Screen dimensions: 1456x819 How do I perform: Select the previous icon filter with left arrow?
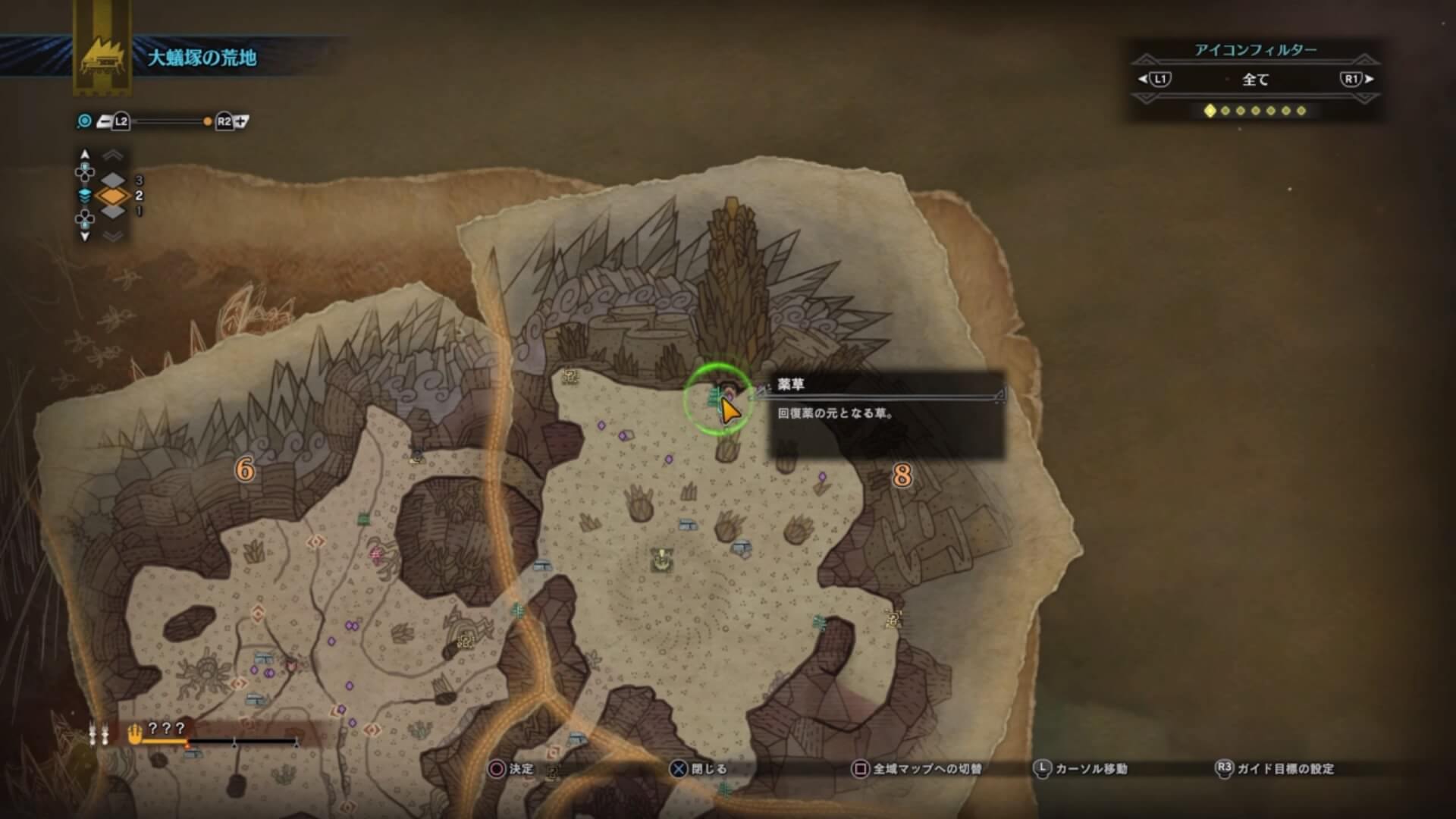click(1144, 79)
